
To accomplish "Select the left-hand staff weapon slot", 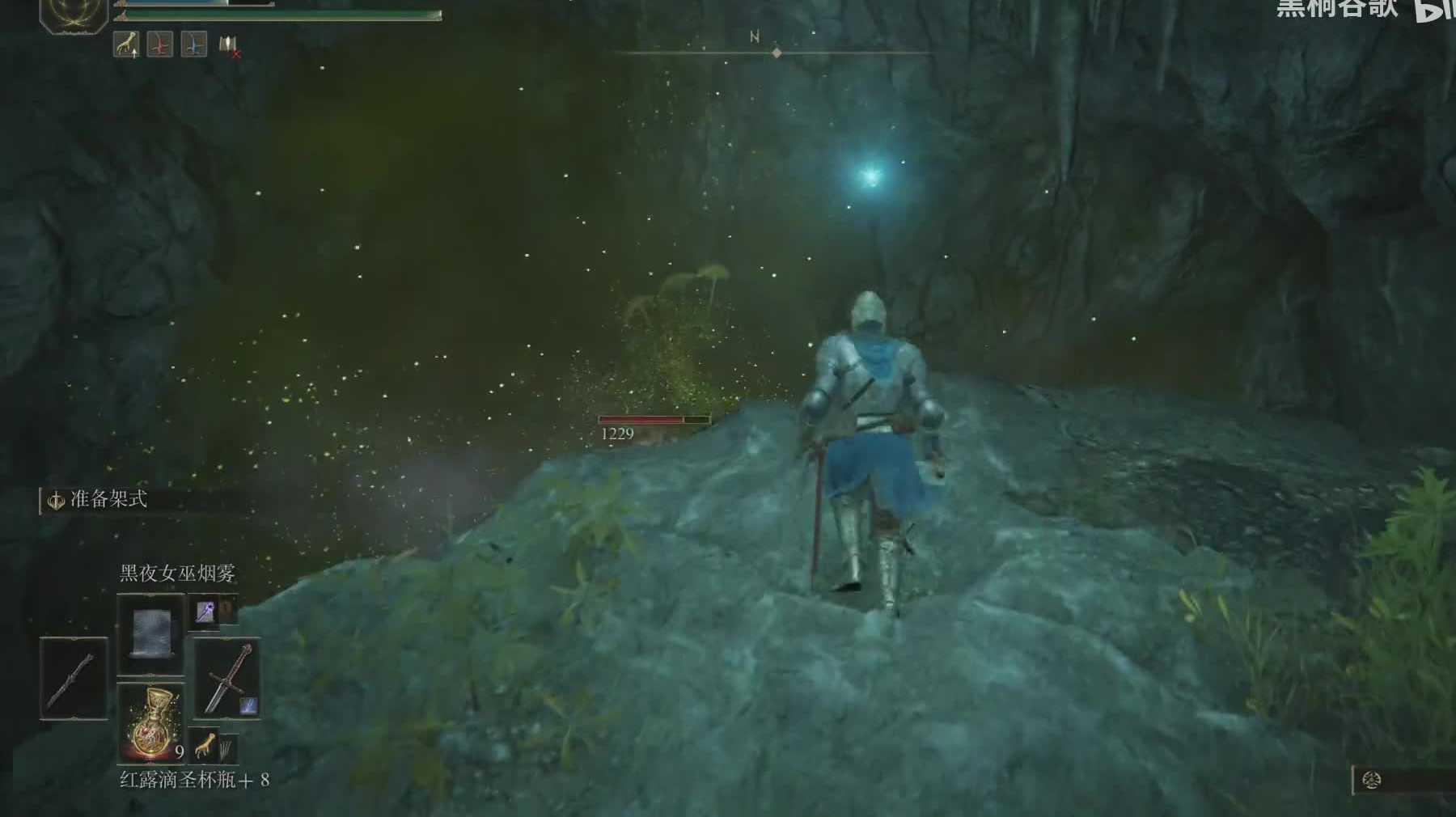I will pos(74,678).
